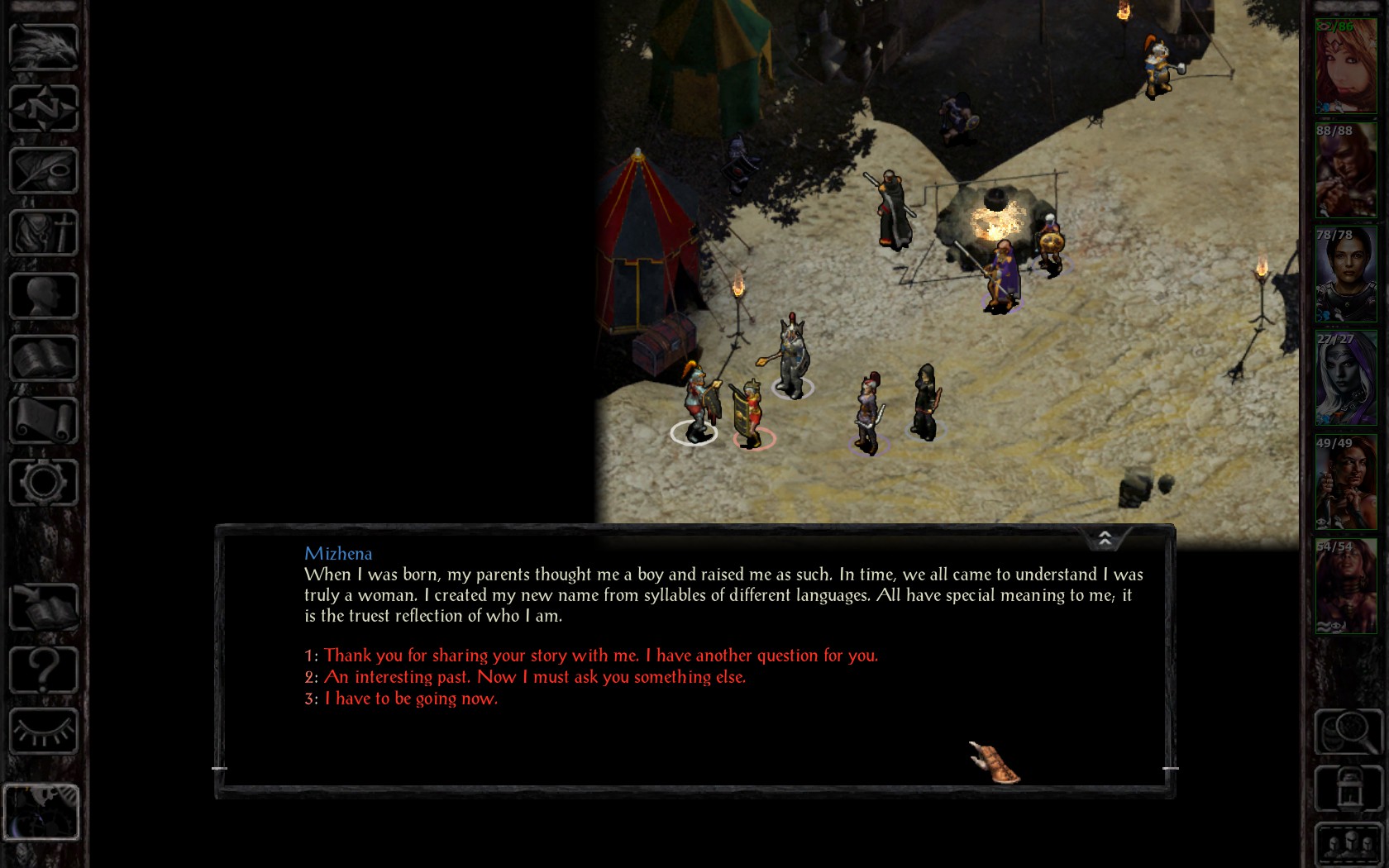Viewport: 1389px width, 868px height.
Task: Open the character record head icon
Action: click(43, 295)
